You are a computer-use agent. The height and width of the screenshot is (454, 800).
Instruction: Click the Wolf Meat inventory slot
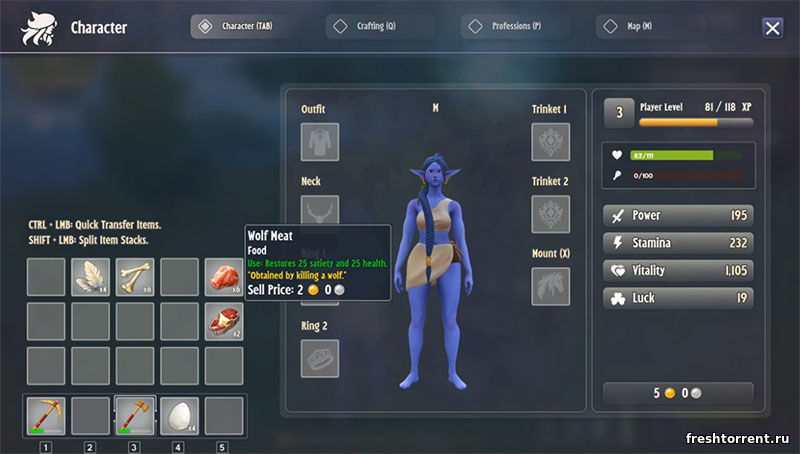224,277
